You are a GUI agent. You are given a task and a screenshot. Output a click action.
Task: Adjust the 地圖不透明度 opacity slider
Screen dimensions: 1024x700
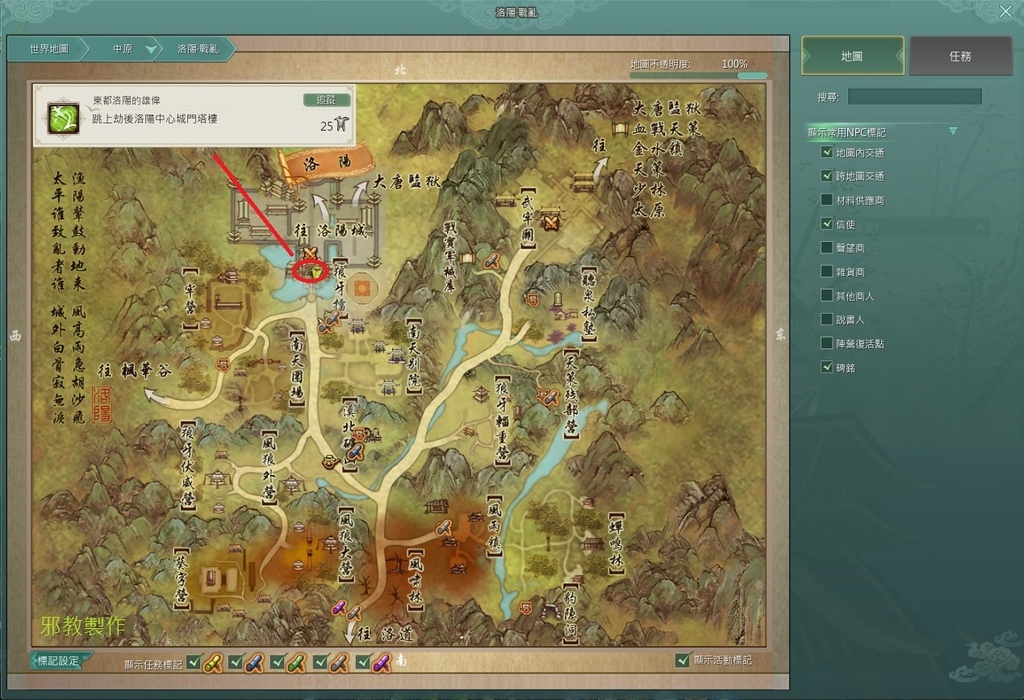click(x=698, y=75)
